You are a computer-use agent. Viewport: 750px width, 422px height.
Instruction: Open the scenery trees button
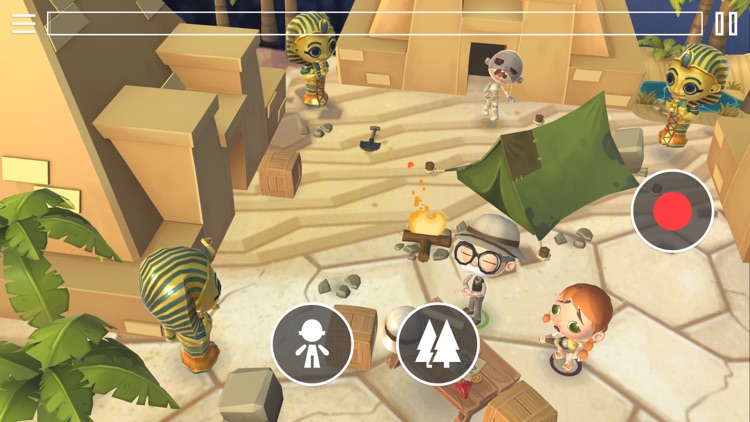click(x=438, y=345)
